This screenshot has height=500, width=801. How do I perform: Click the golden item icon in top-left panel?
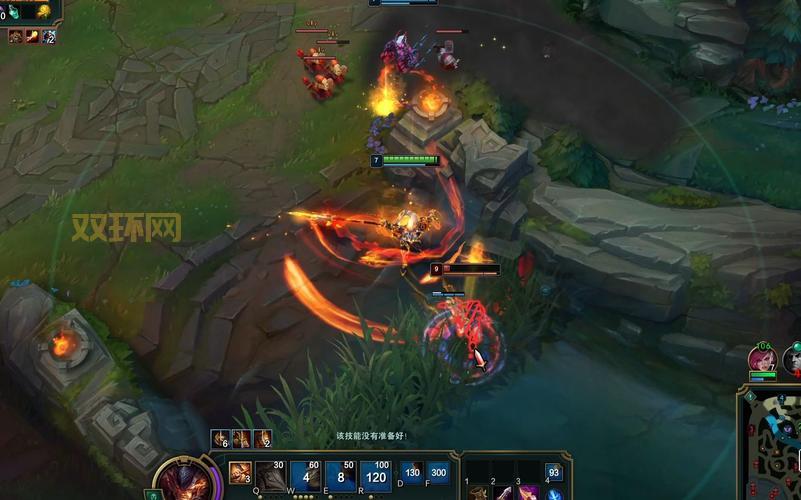43,11
